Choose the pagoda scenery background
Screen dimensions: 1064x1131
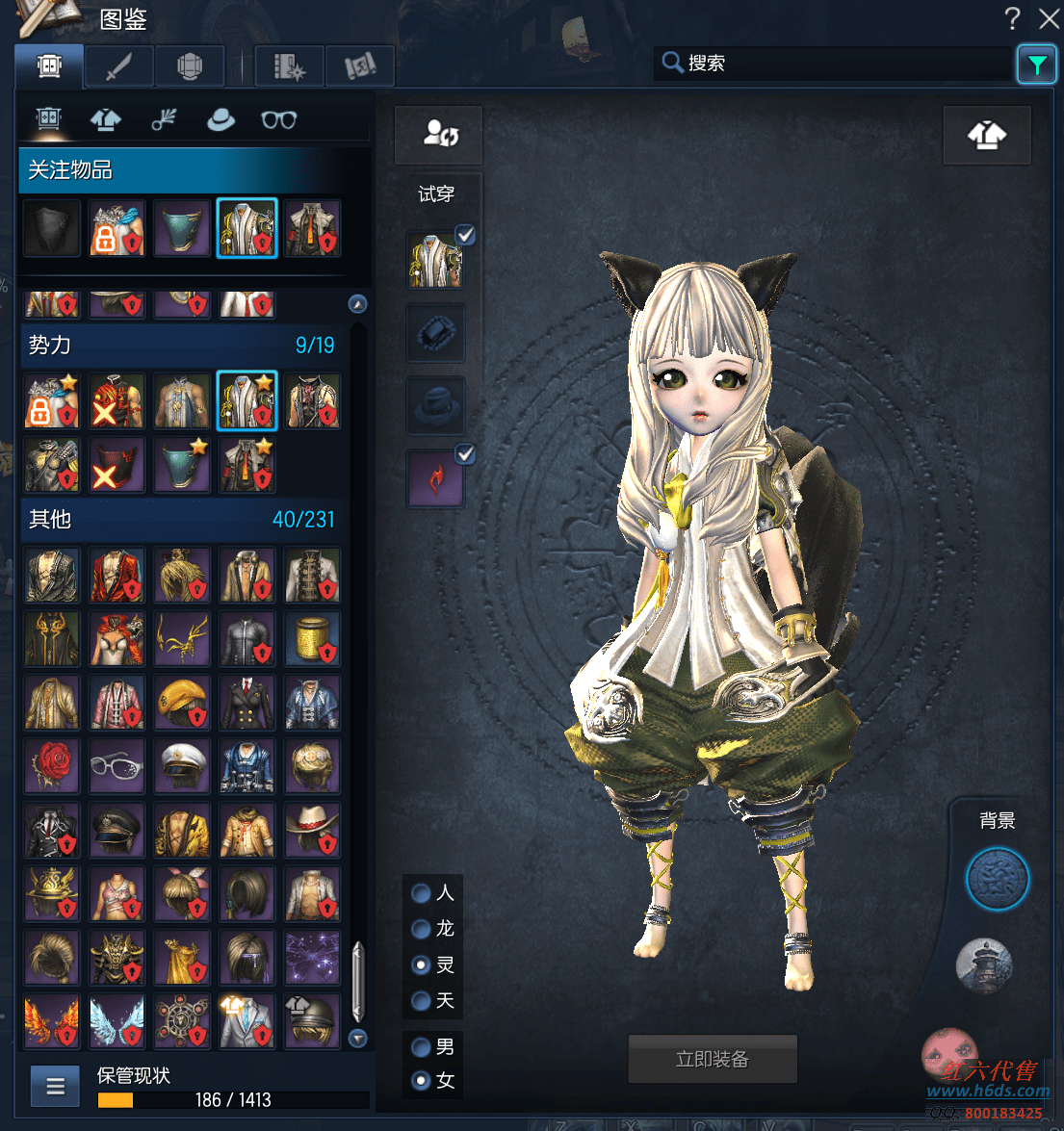tap(984, 964)
